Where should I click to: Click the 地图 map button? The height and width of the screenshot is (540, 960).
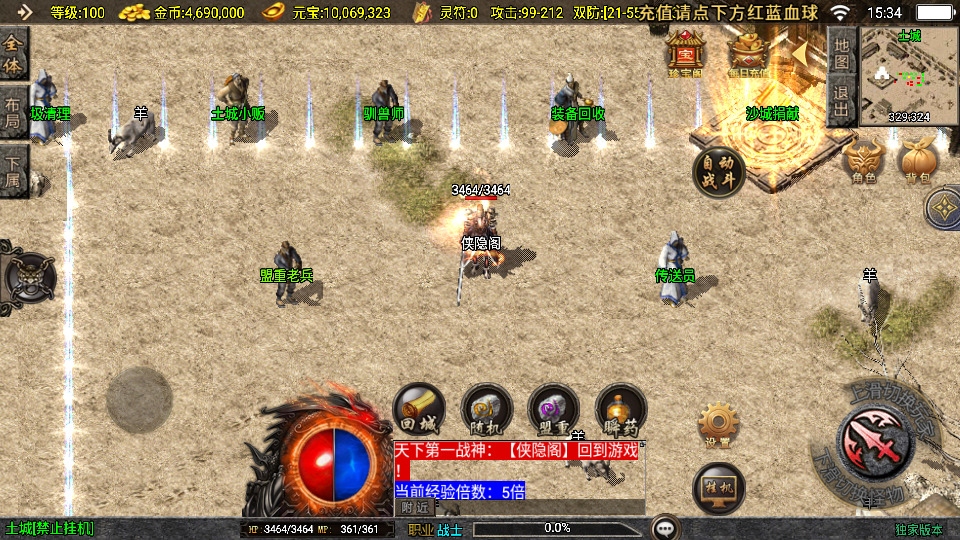(842, 54)
